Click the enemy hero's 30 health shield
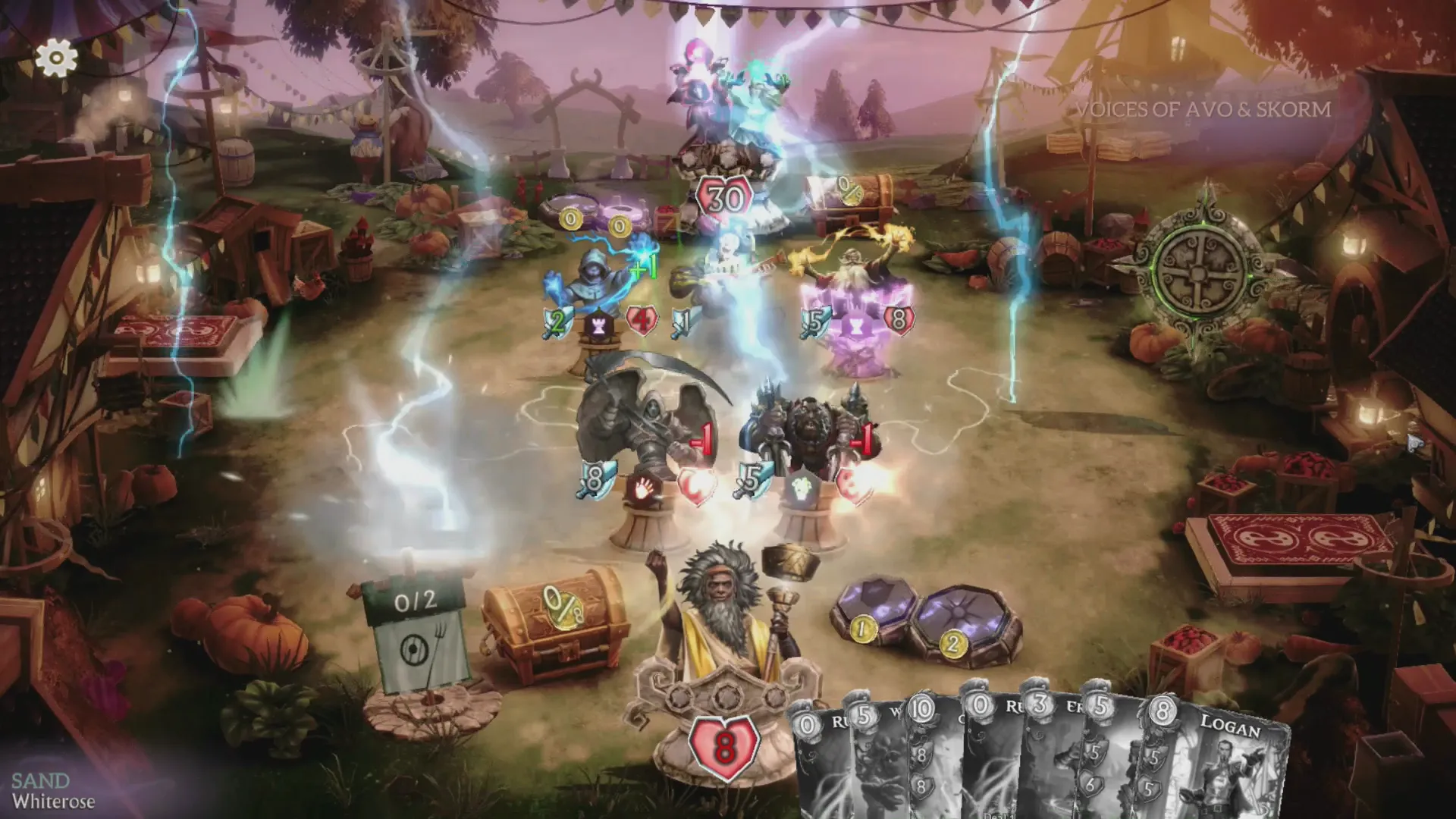This screenshot has height=819, width=1456. pyautogui.click(x=723, y=199)
